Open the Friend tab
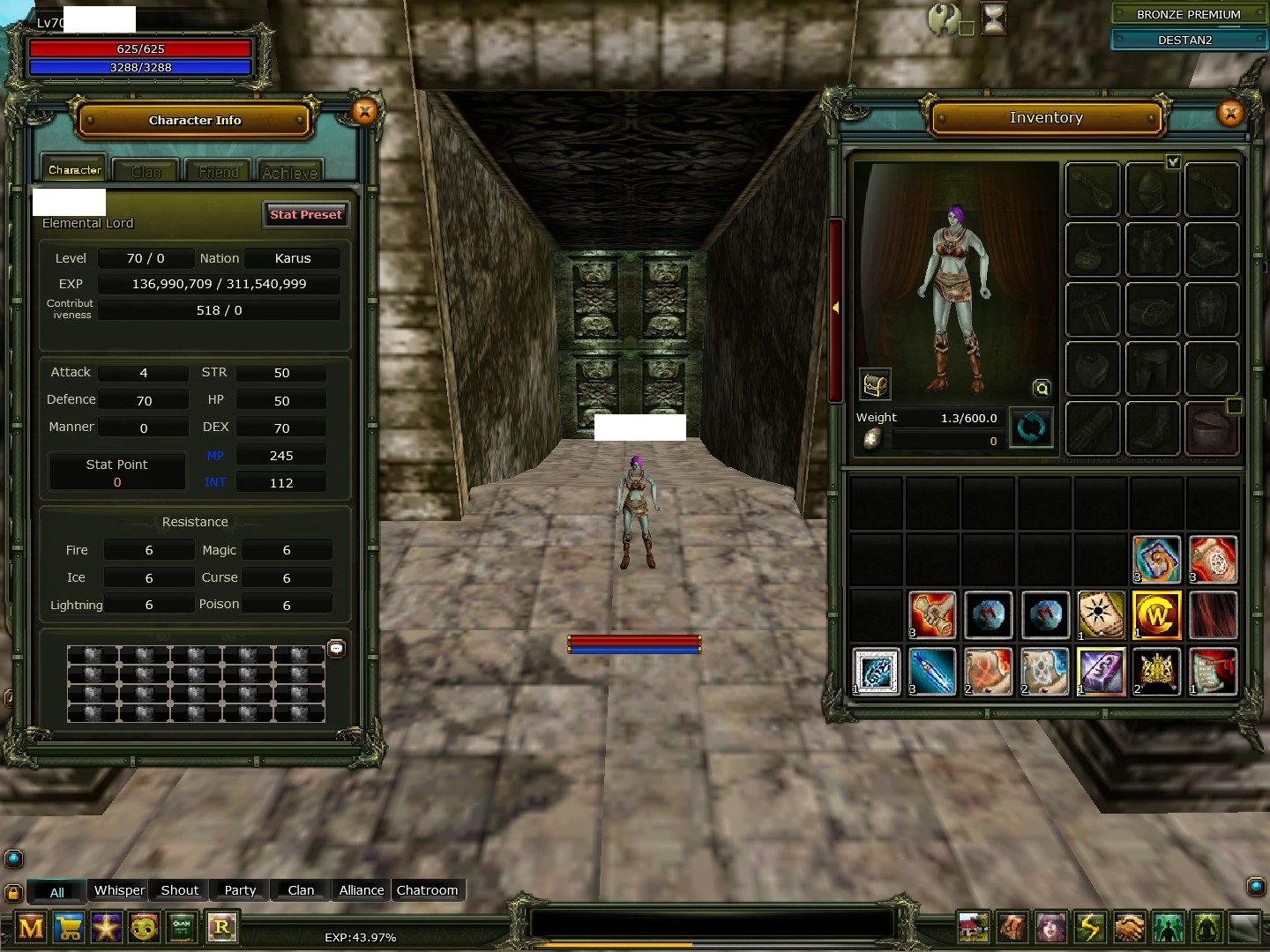The image size is (1270, 952). (218, 172)
